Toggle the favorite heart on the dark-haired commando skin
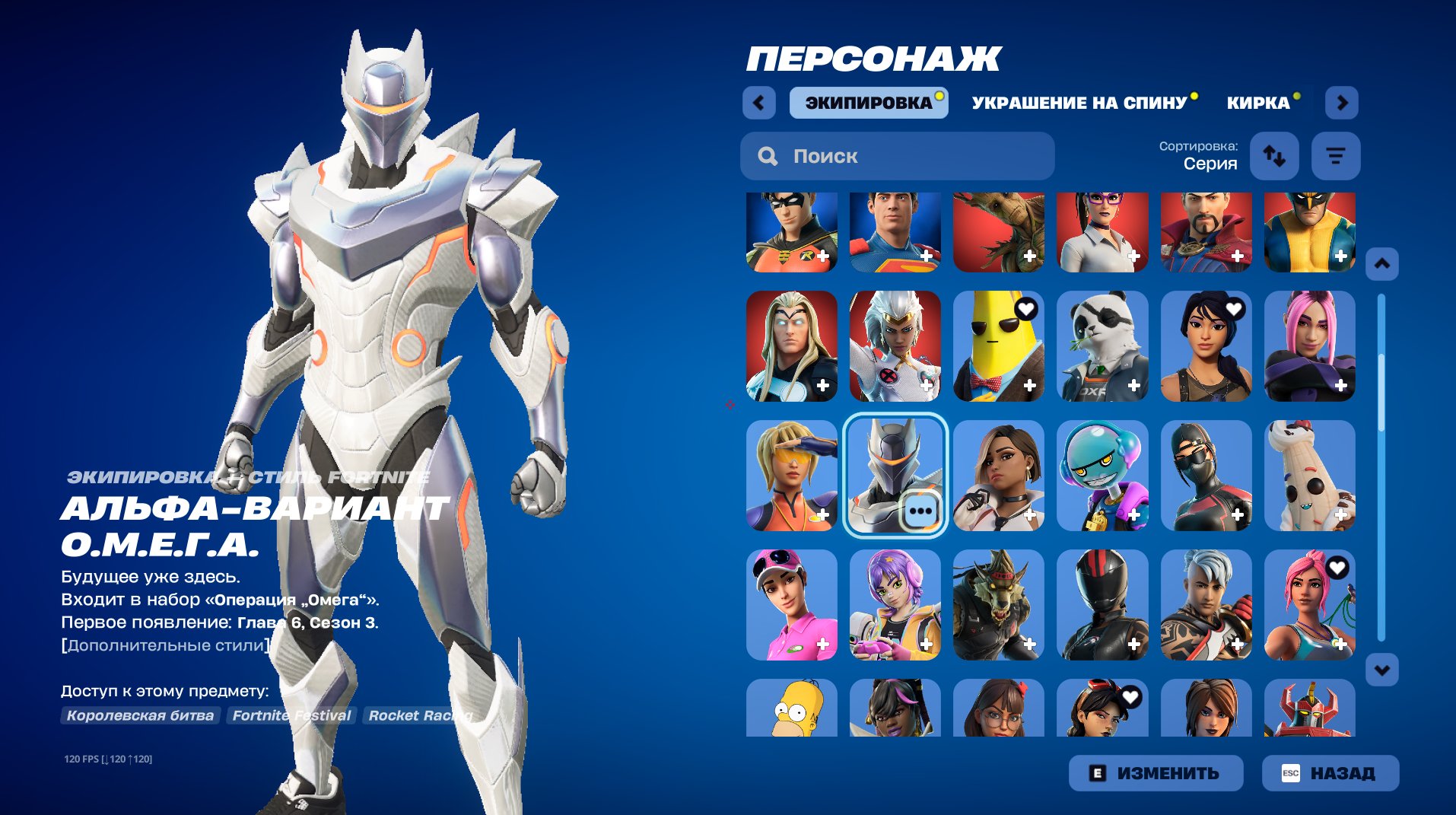Viewport: 1456px width, 815px height. [x=1235, y=308]
